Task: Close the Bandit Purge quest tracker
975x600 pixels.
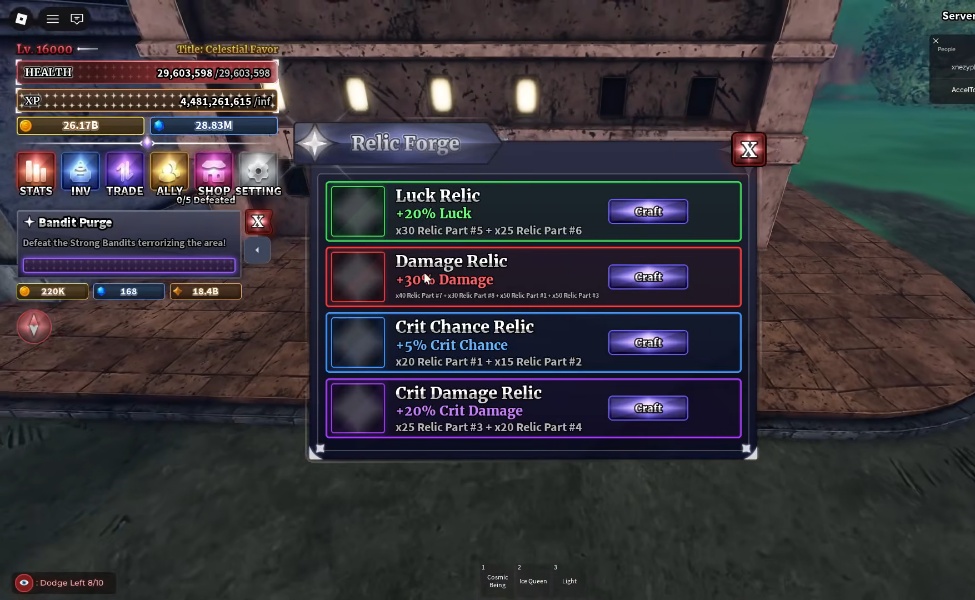Action: pos(258,221)
